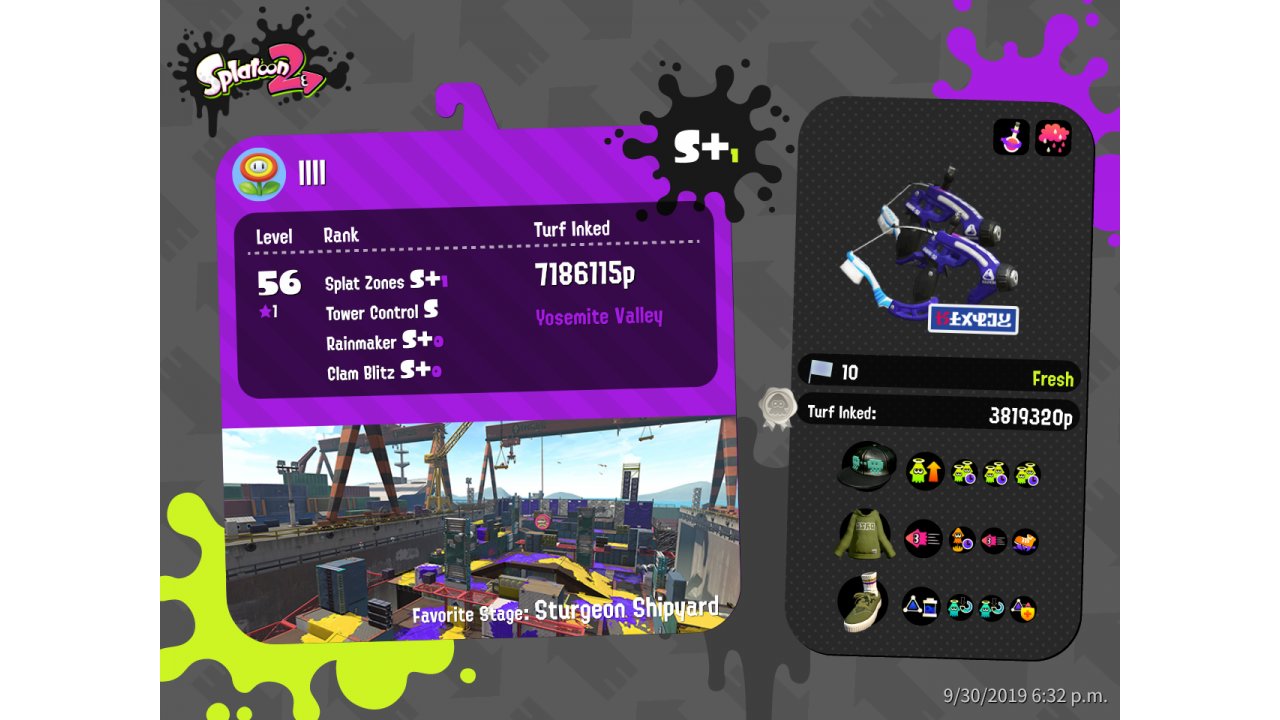Screen dimensions: 1280x720
Task: Open the Sturgeon Shipyard favorite stage image
Action: click(480, 530)
